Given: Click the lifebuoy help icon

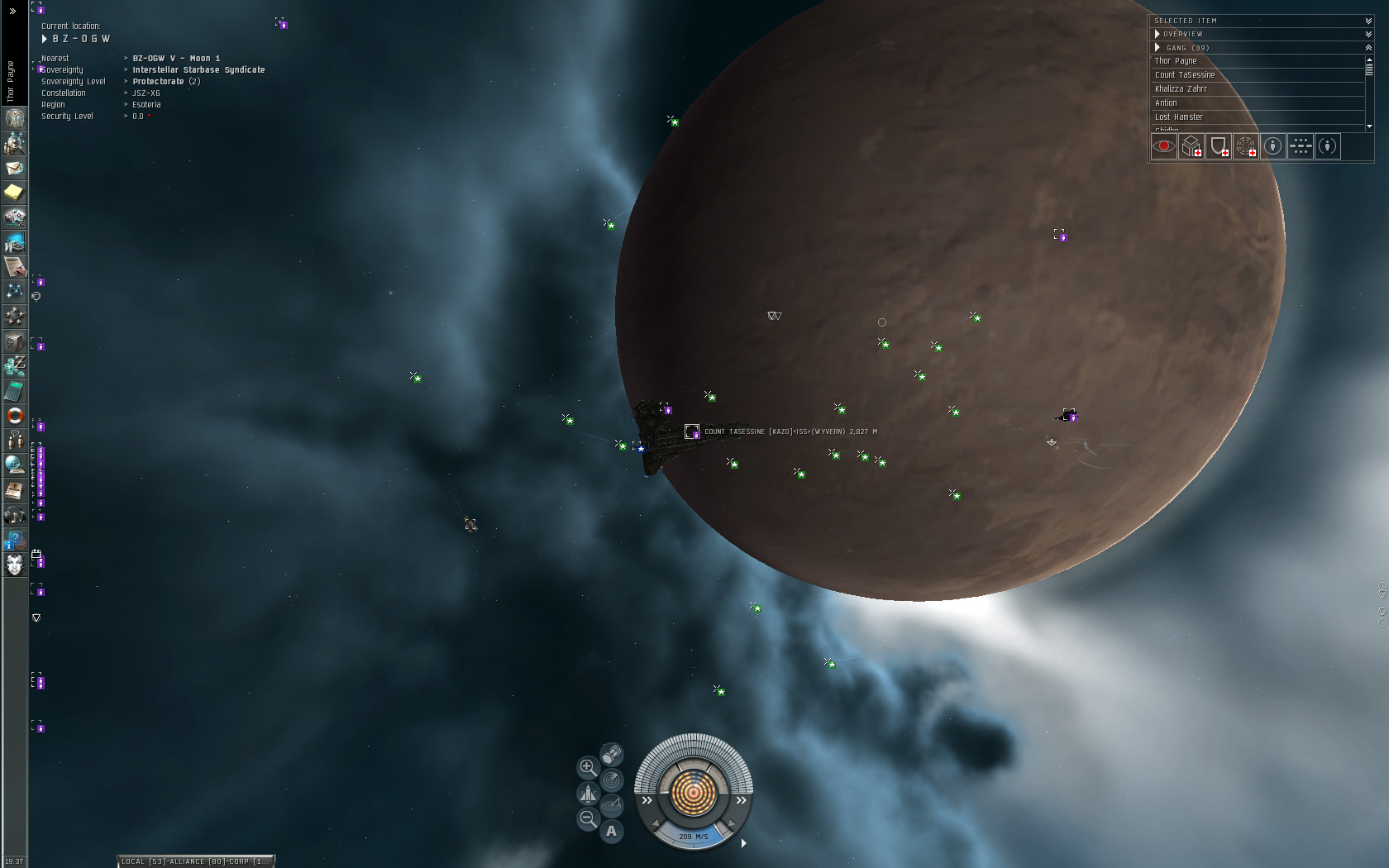Looking at the screenshot, I should tap(14, 416).
